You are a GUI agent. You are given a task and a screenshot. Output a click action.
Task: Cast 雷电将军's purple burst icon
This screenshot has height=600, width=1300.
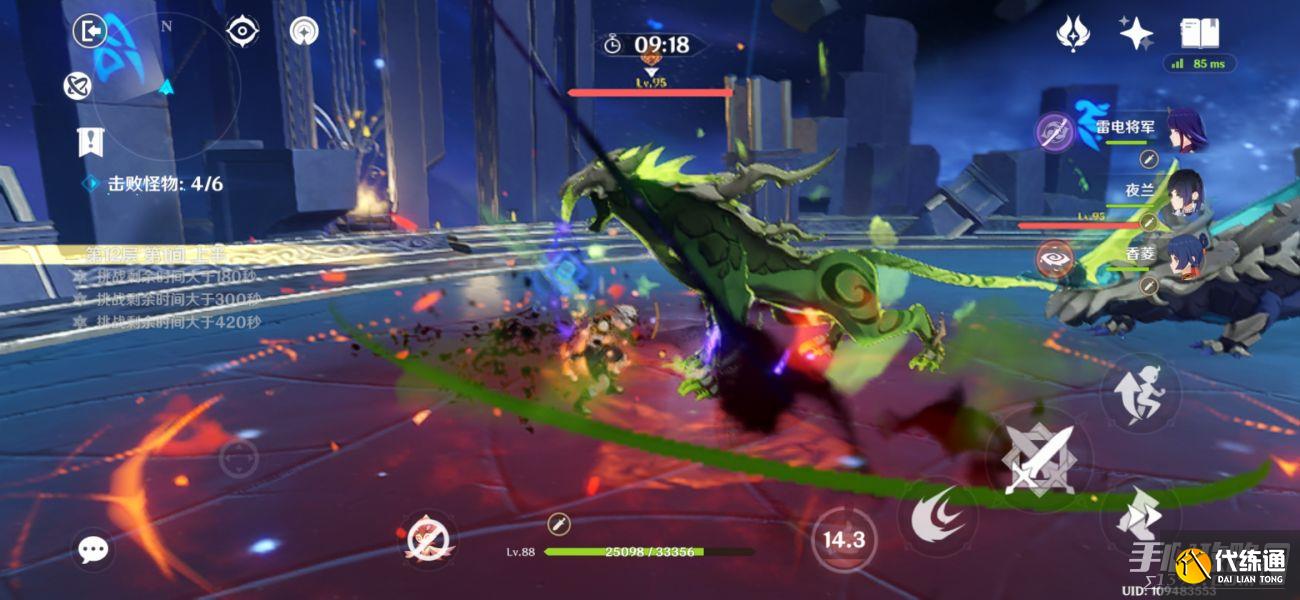[x=1054, y=131]
